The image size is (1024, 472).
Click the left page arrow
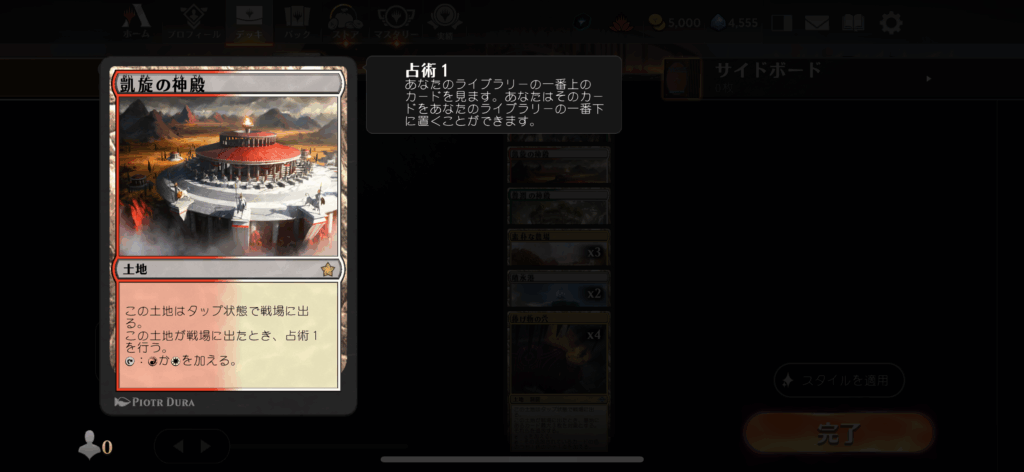(x=180, y=446)
